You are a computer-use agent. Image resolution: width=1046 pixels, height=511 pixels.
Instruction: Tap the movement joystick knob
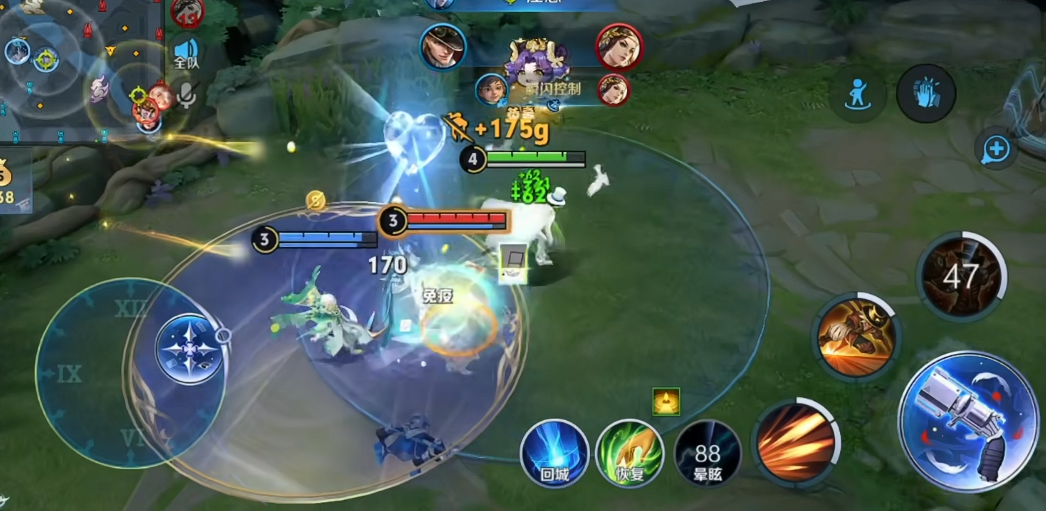188,348
